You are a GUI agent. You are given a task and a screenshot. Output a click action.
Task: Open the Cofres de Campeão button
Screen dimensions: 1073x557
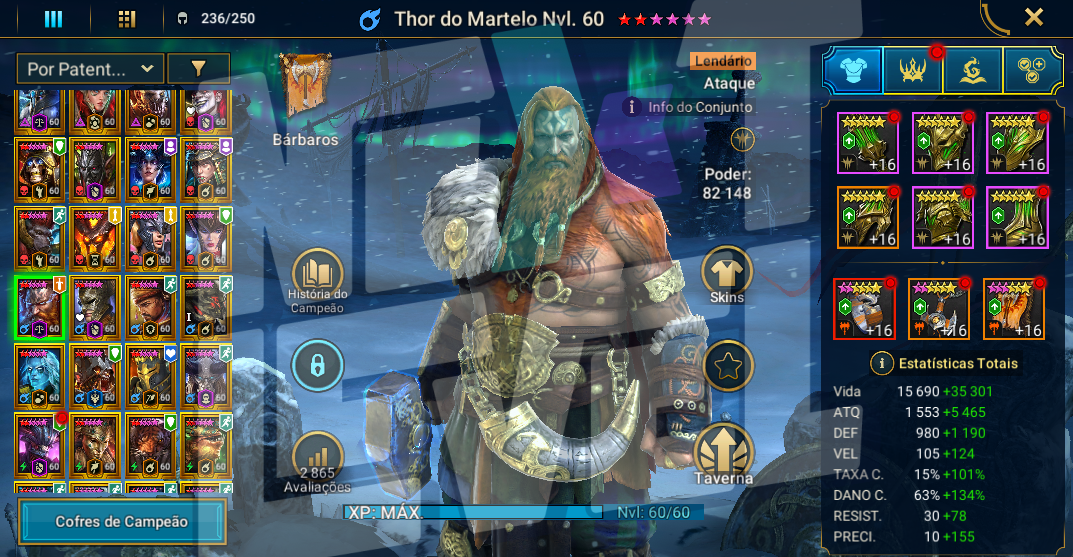click(x=122, y=521)
